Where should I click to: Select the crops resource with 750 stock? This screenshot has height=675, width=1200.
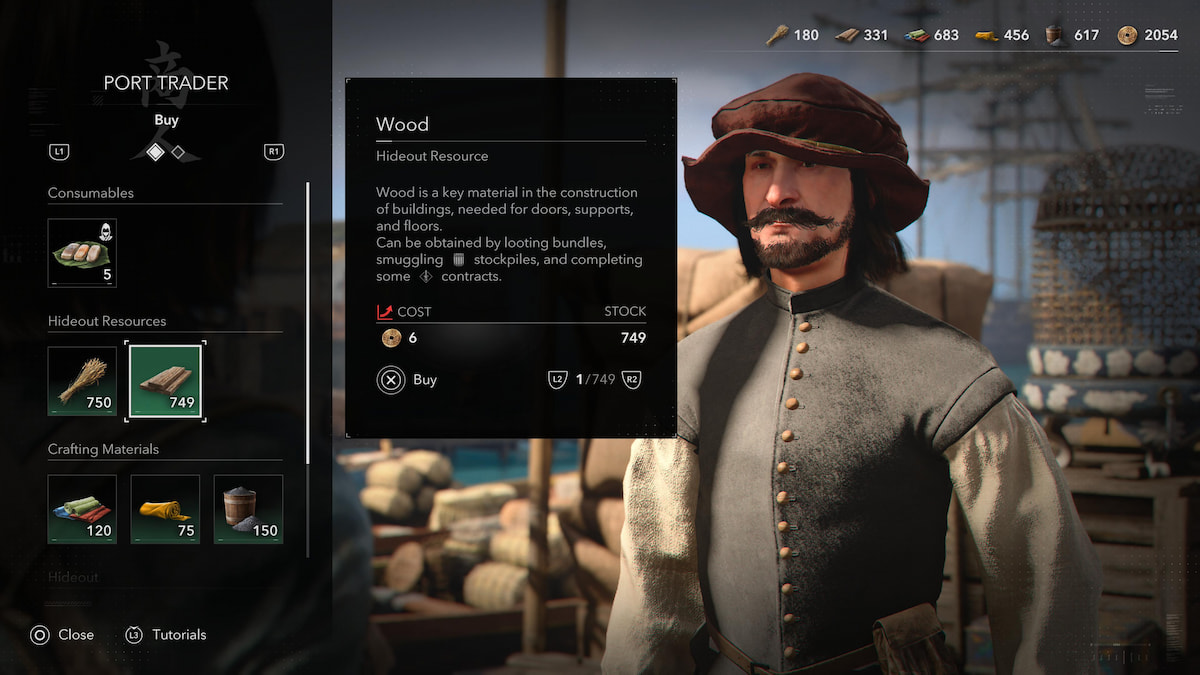[82, 381]
